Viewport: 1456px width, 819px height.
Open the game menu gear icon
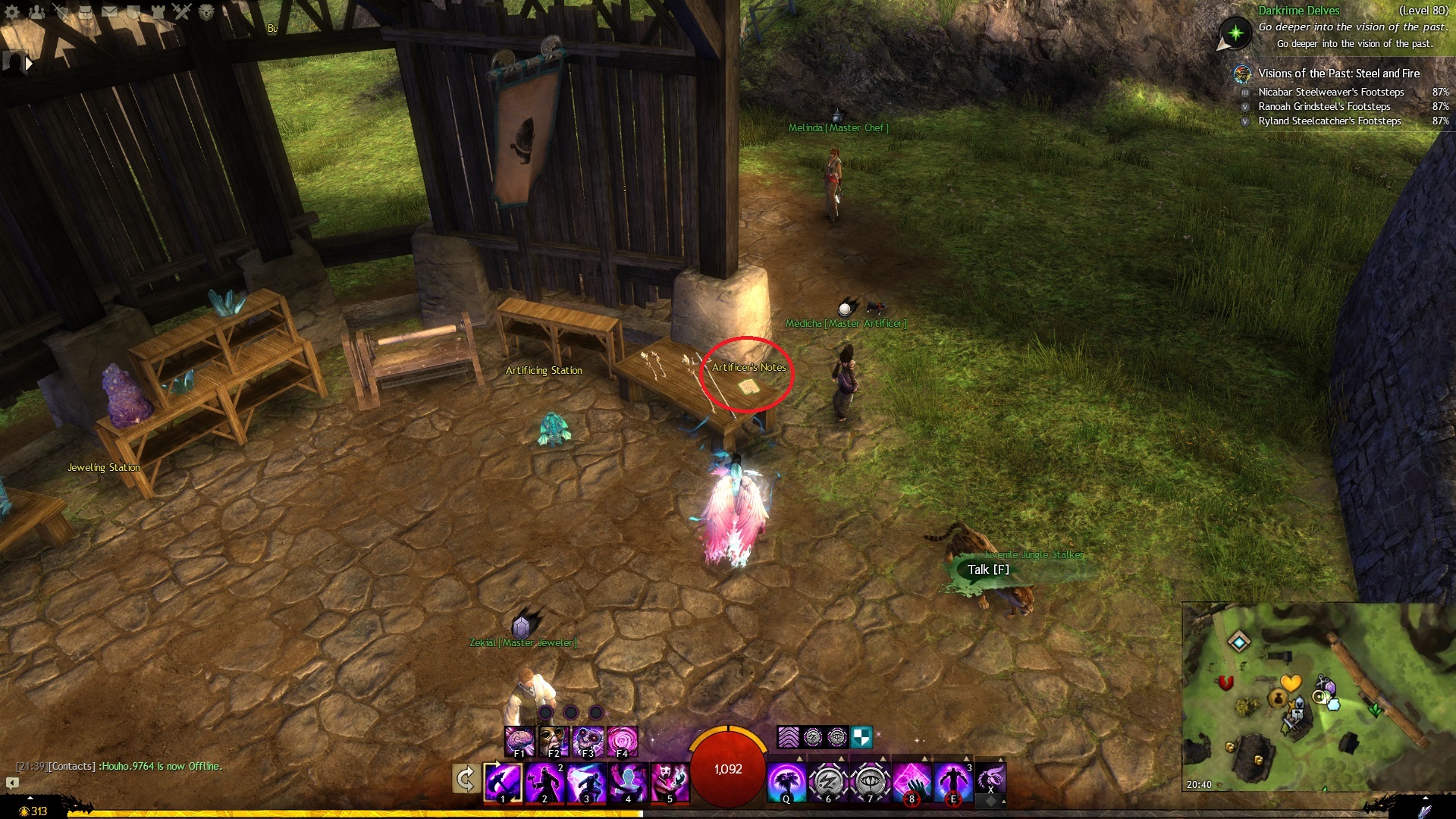(x=12, y=11)
